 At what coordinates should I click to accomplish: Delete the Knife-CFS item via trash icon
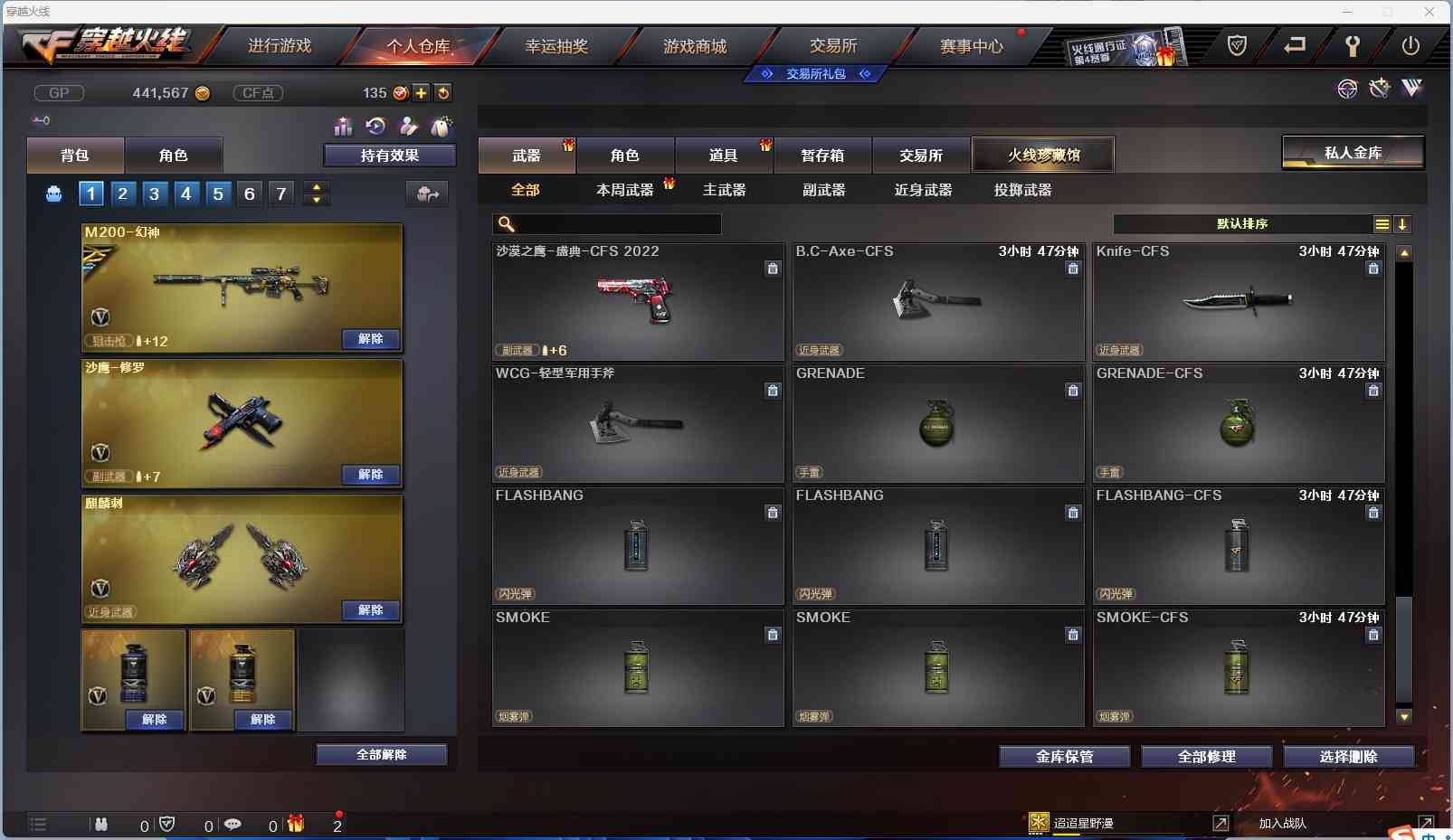[1374, 268]
